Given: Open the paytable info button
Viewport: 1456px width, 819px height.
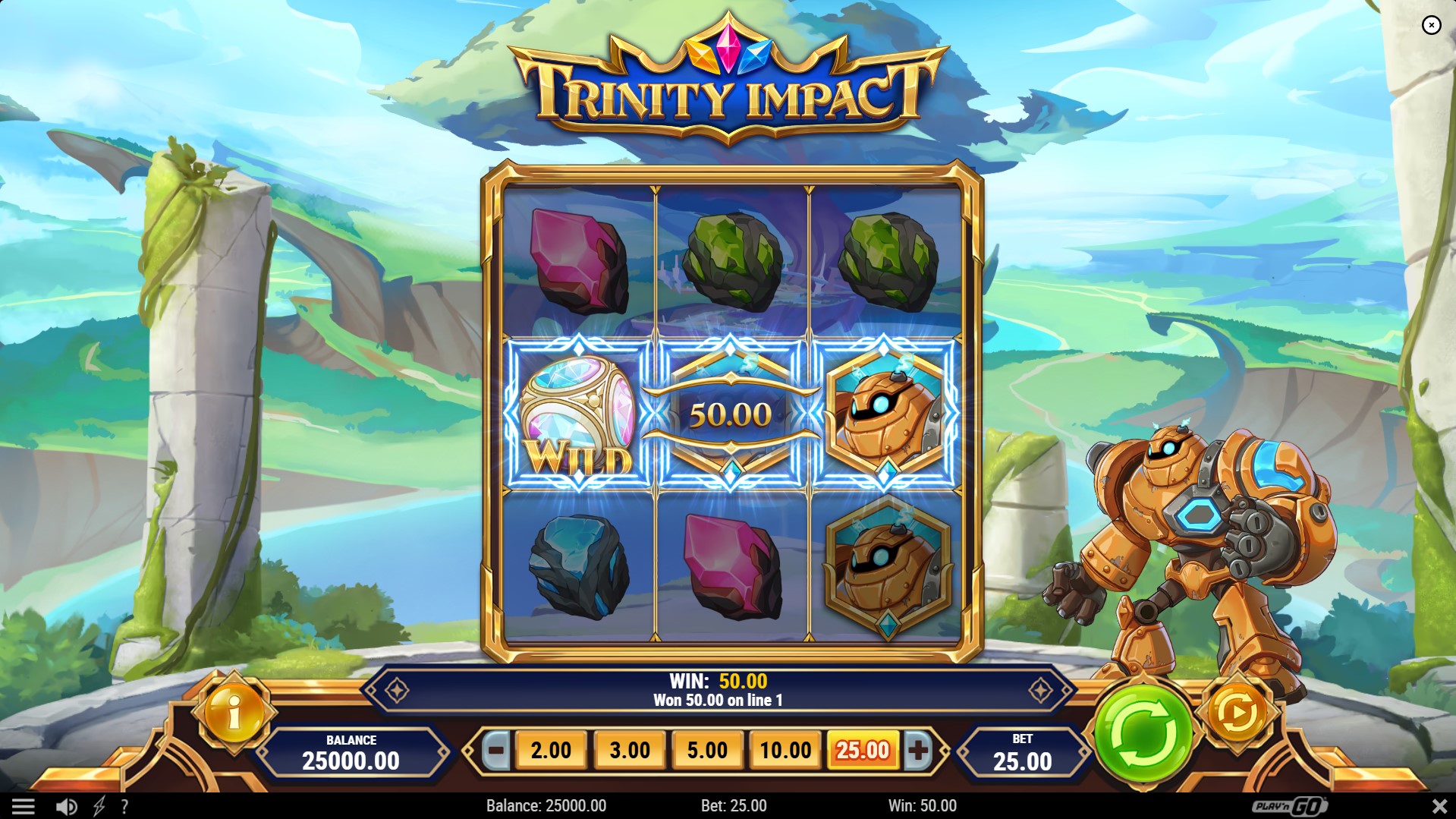Looking at the screenshot, I should (234, 713).
